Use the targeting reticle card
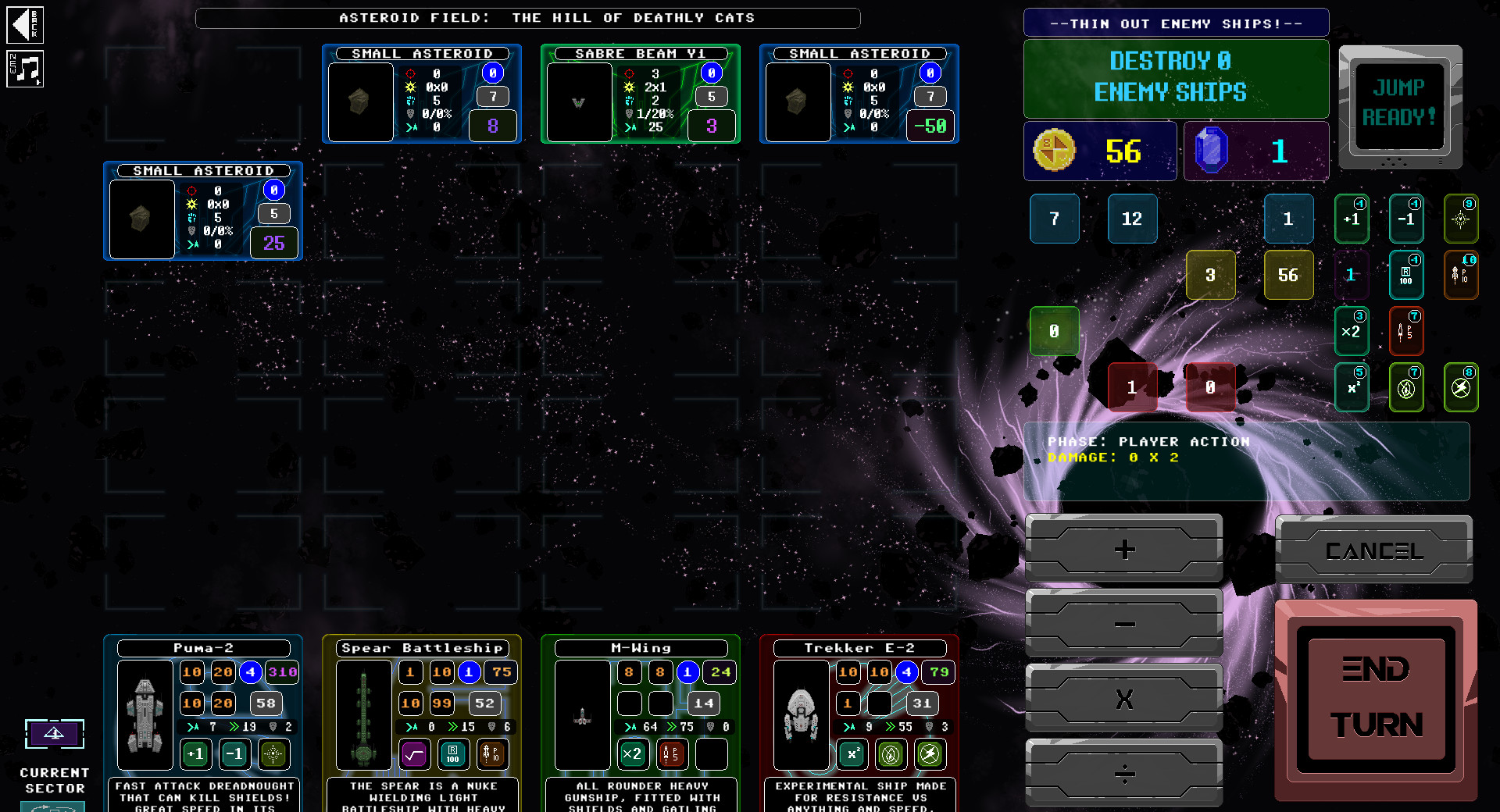The image size is (1500, 812). (x=1462, y=219)
